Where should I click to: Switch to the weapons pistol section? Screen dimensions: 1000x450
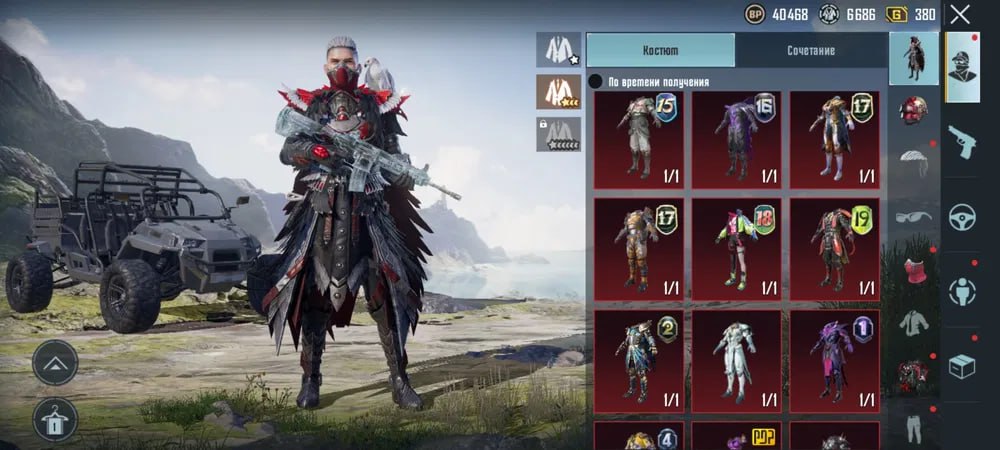pyautogui.click(x=963, y=140)
